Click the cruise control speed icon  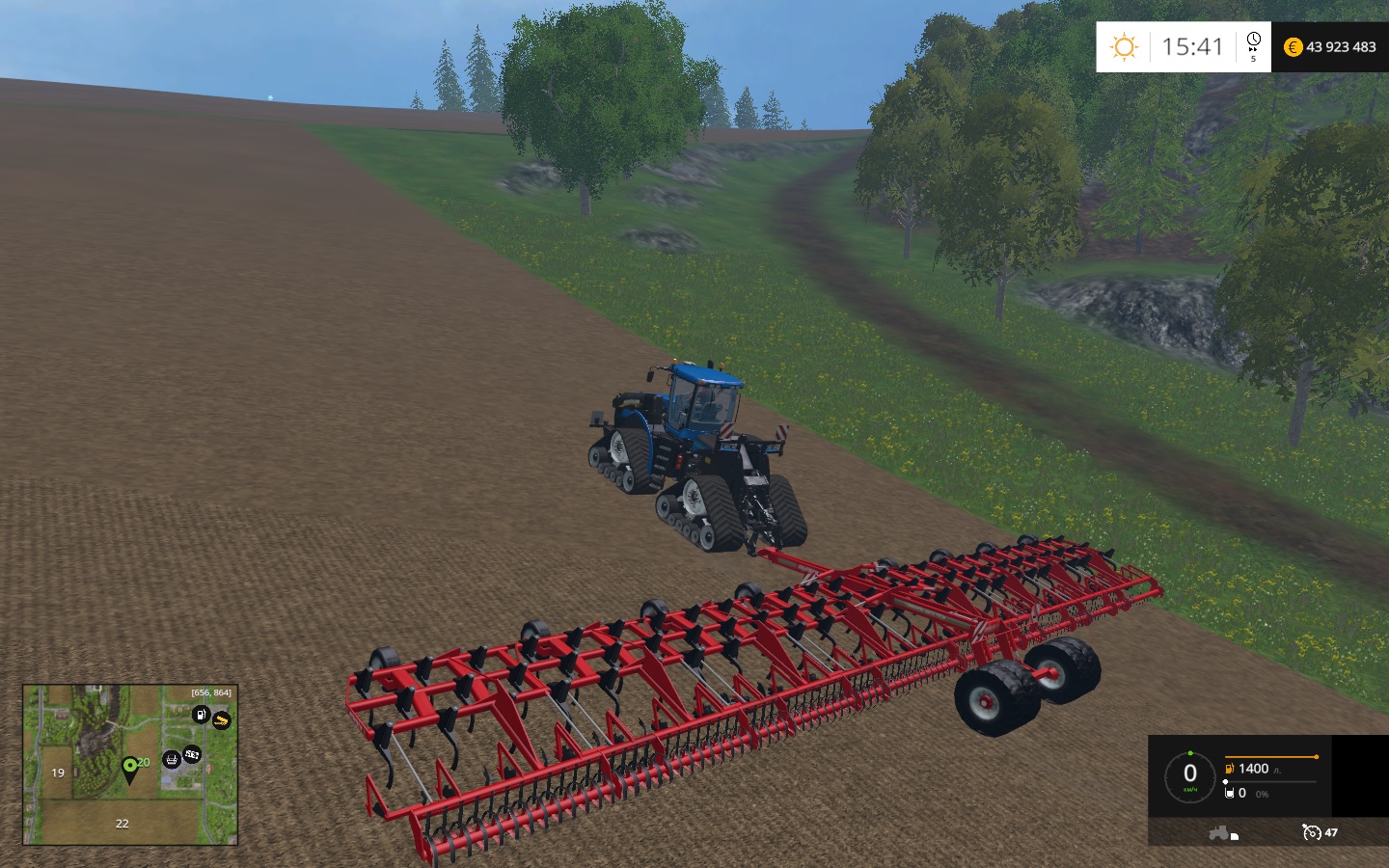click(x=1311, y=832)
